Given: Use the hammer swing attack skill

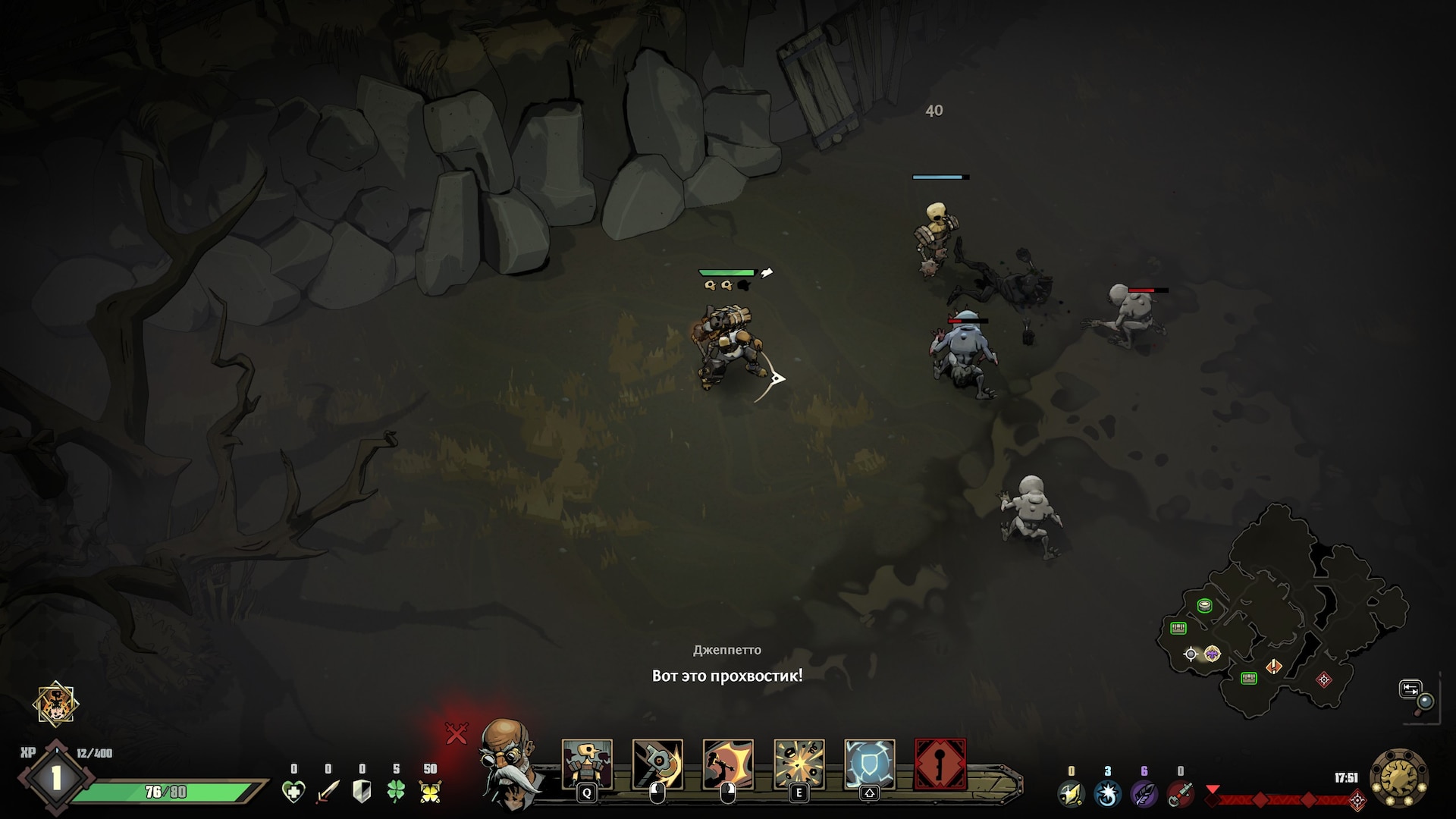Looking at the screenshot, I should click(657, 764).
